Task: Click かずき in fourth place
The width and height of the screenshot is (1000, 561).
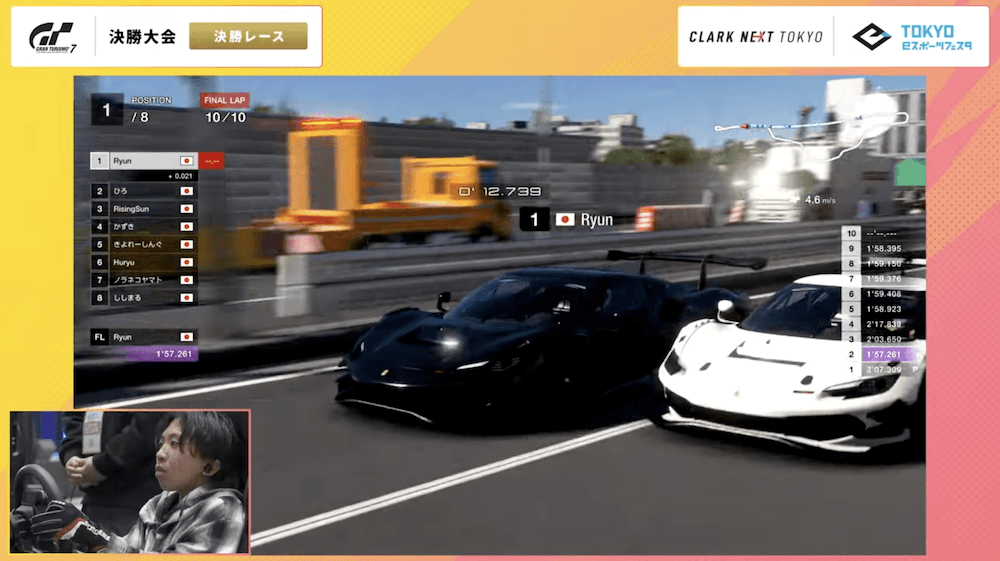Action: click(143, 226)
